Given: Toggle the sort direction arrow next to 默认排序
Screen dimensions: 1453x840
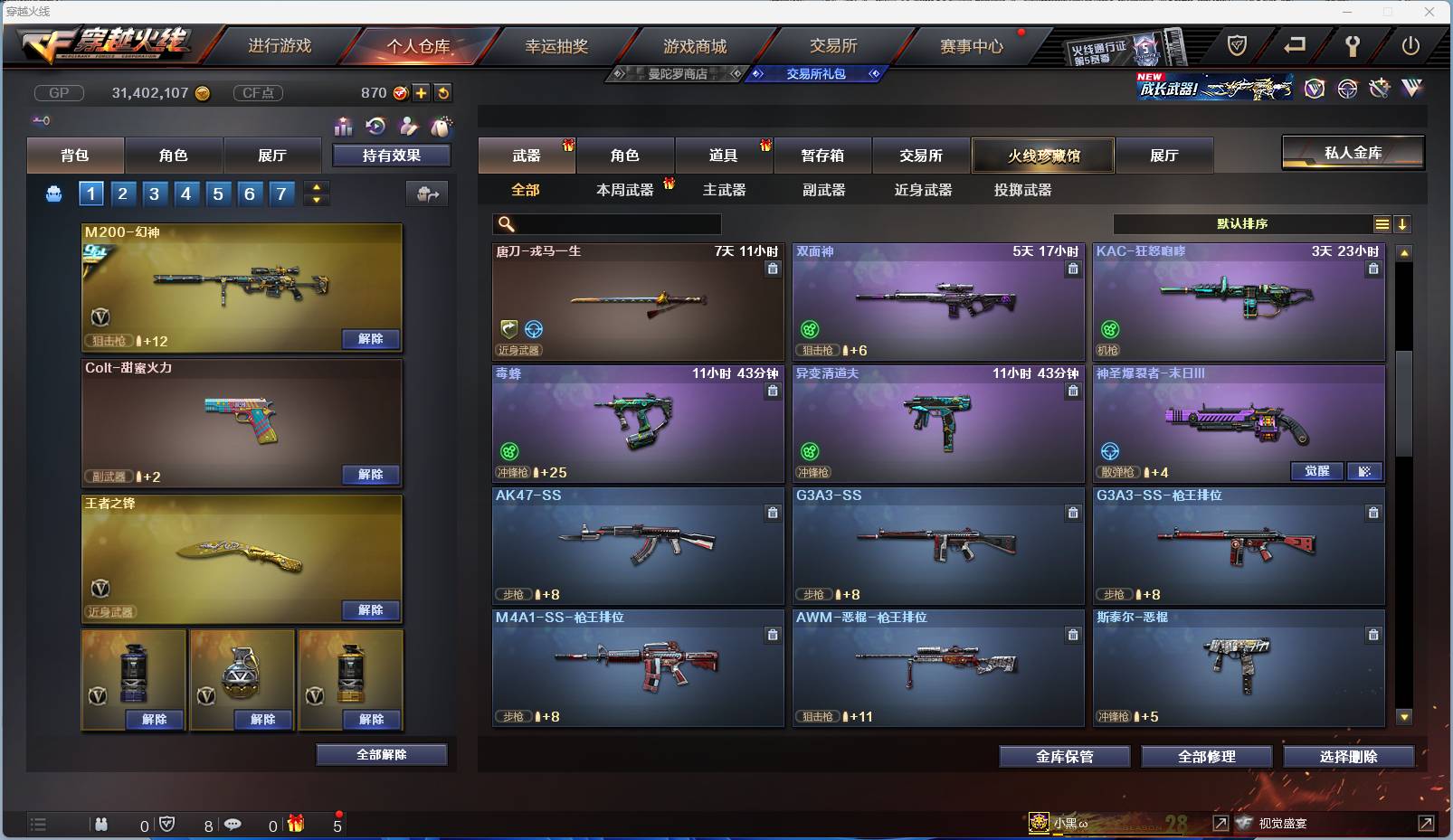Looking at the screenshot, I should [1403, 223].
